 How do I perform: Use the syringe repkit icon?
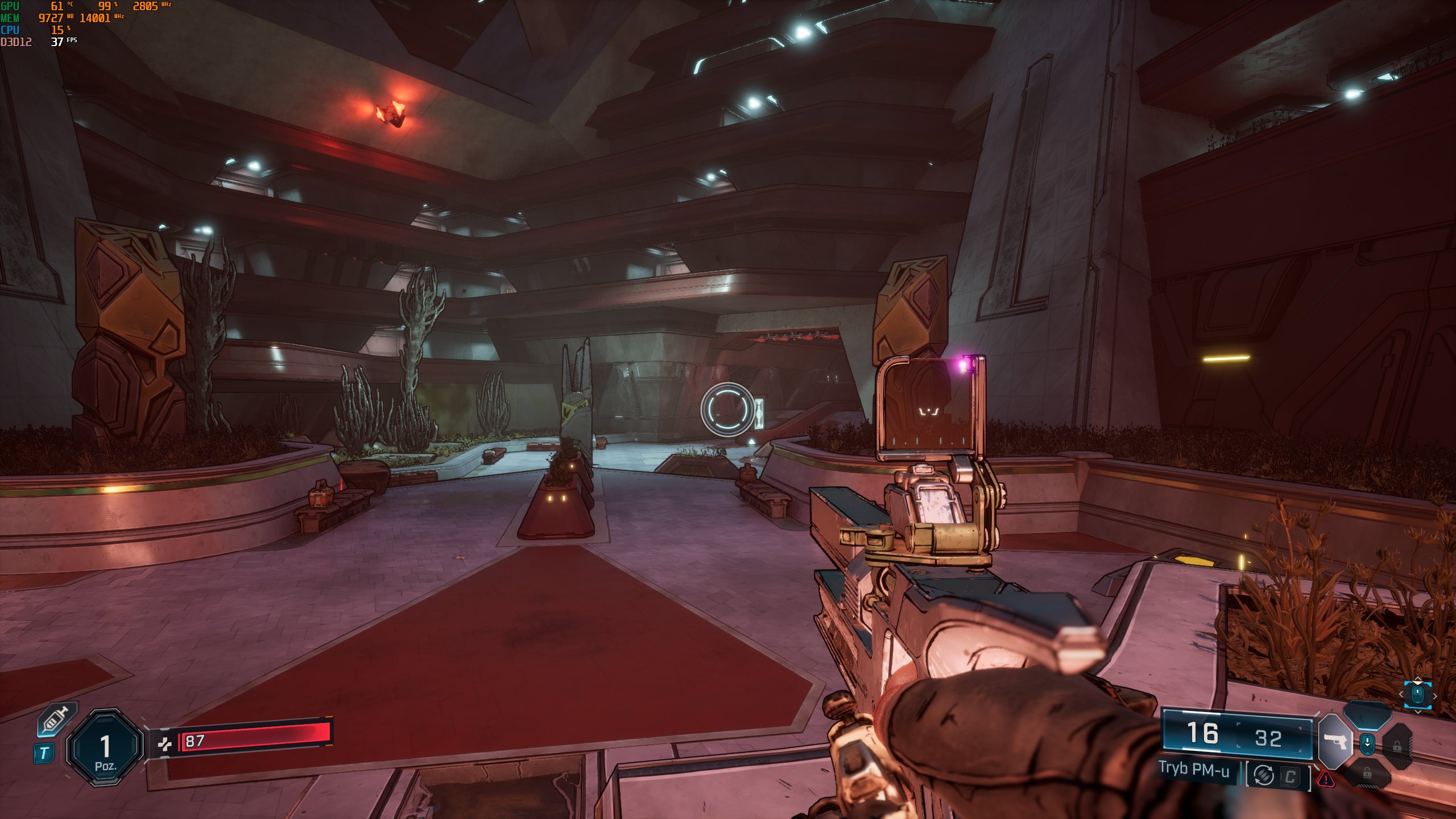pos(56,720)
